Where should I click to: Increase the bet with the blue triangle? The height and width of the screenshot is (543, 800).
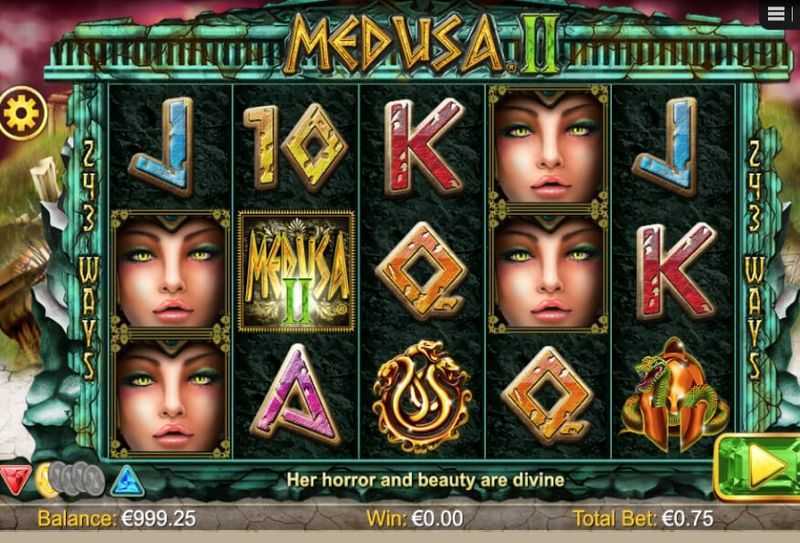(127, 481)
